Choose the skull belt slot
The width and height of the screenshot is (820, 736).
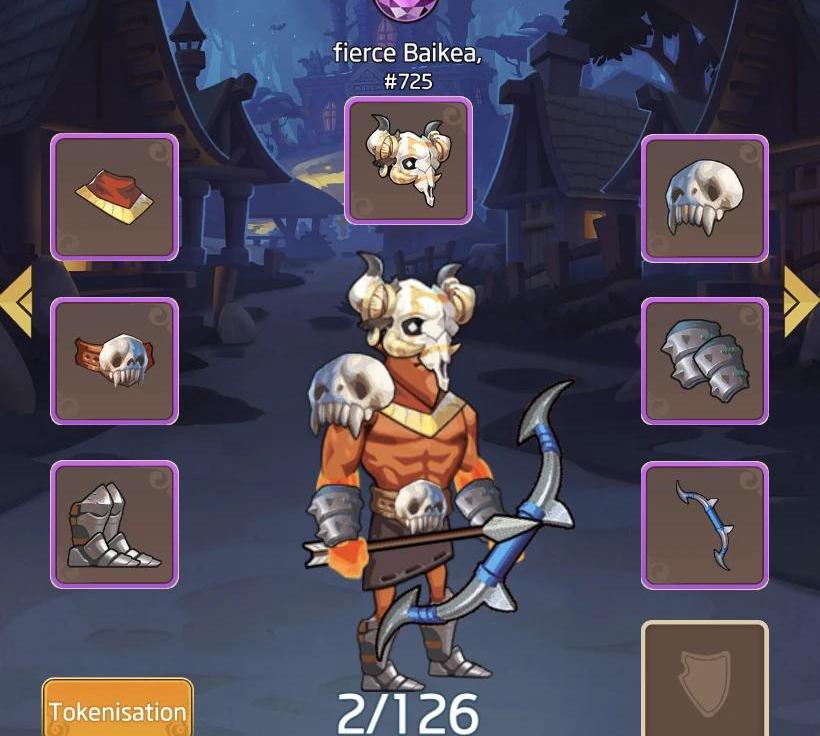[x=114, y=360]
